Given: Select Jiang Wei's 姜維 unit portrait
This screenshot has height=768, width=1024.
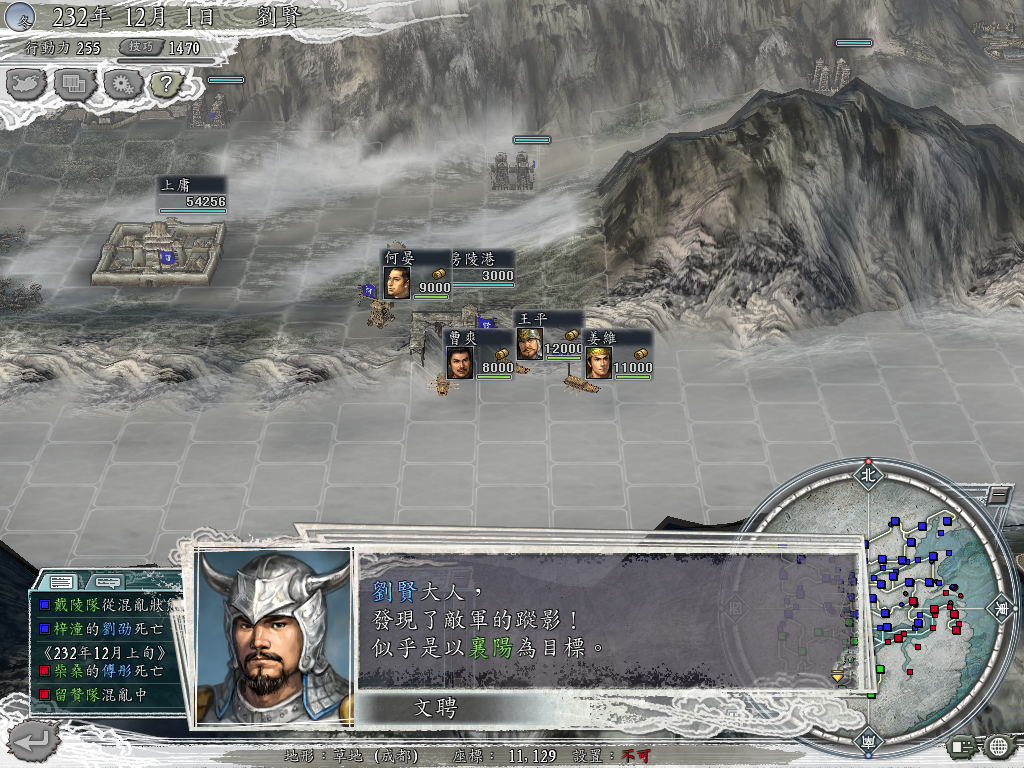Looking at the screenshot, I should [598, 362].
